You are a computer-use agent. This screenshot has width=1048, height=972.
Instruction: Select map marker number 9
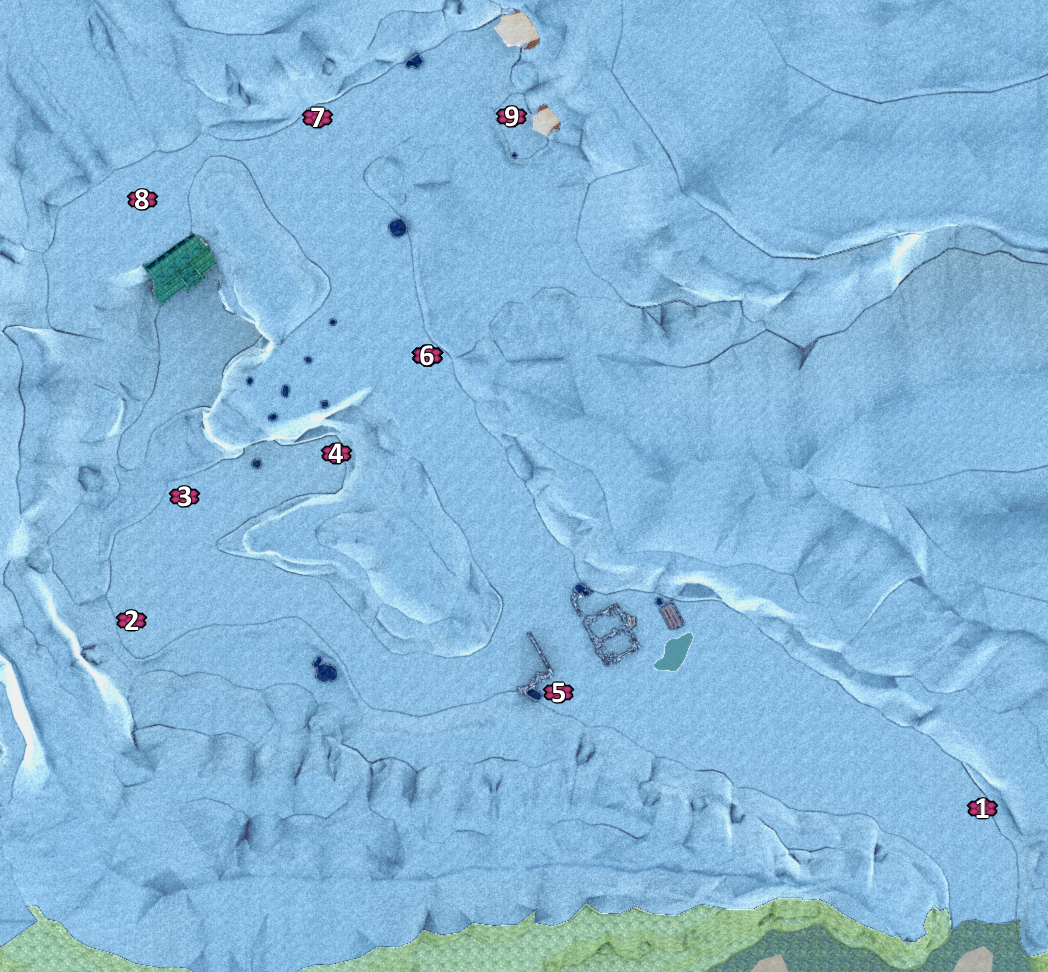point(511,117)
